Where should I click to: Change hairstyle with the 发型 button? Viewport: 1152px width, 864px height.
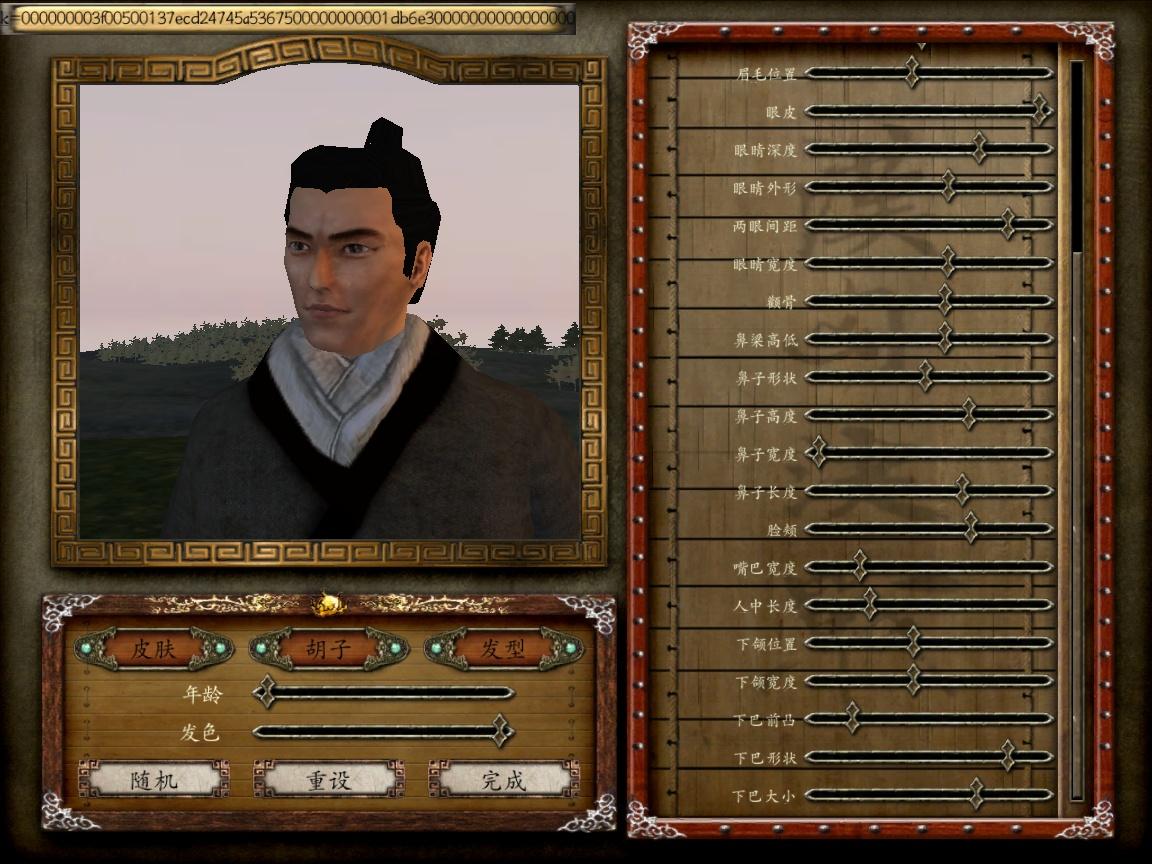pos(503,649)
